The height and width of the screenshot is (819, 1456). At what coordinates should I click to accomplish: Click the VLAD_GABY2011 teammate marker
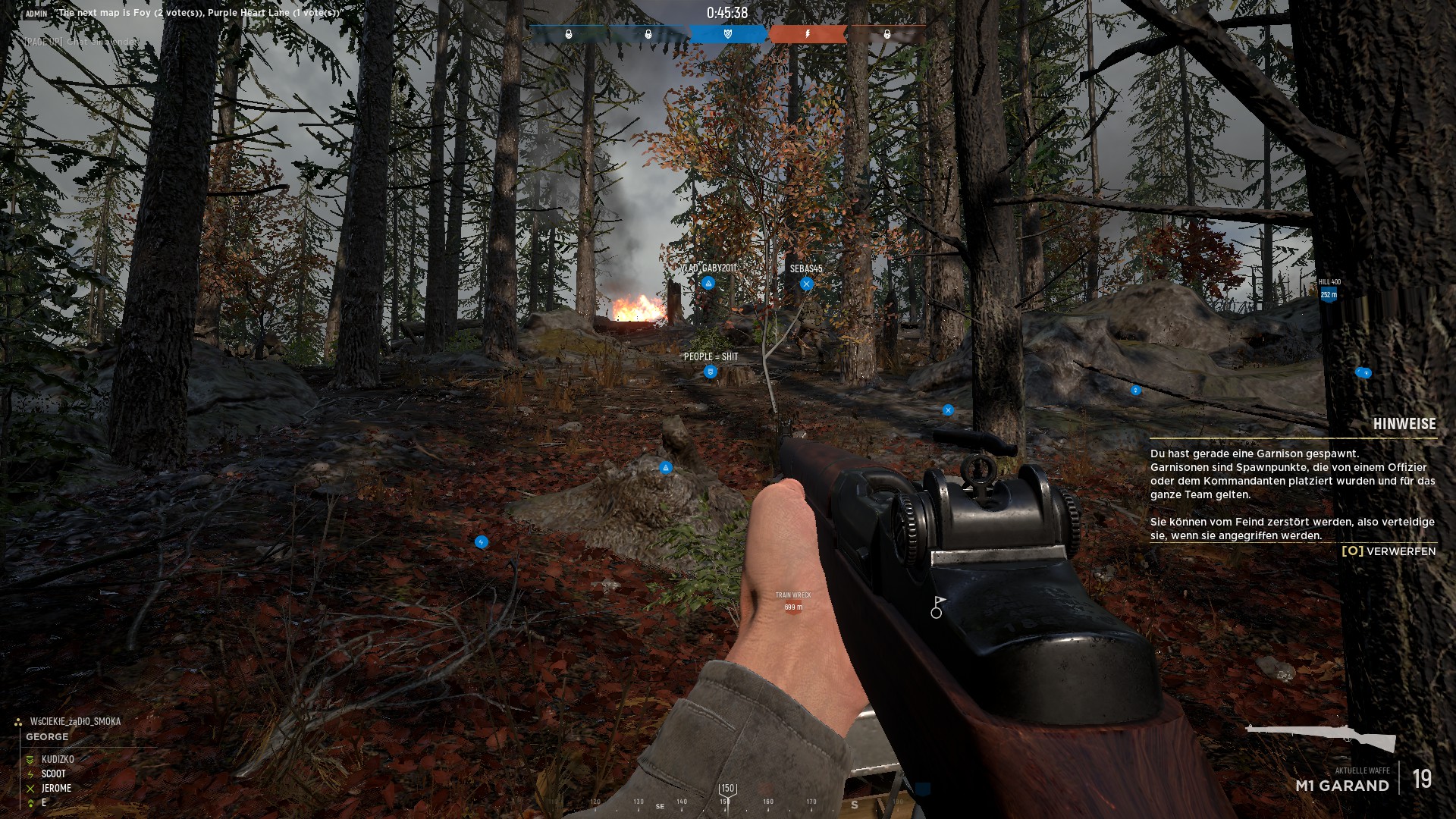pyautogui.click(x=708, y=284)
